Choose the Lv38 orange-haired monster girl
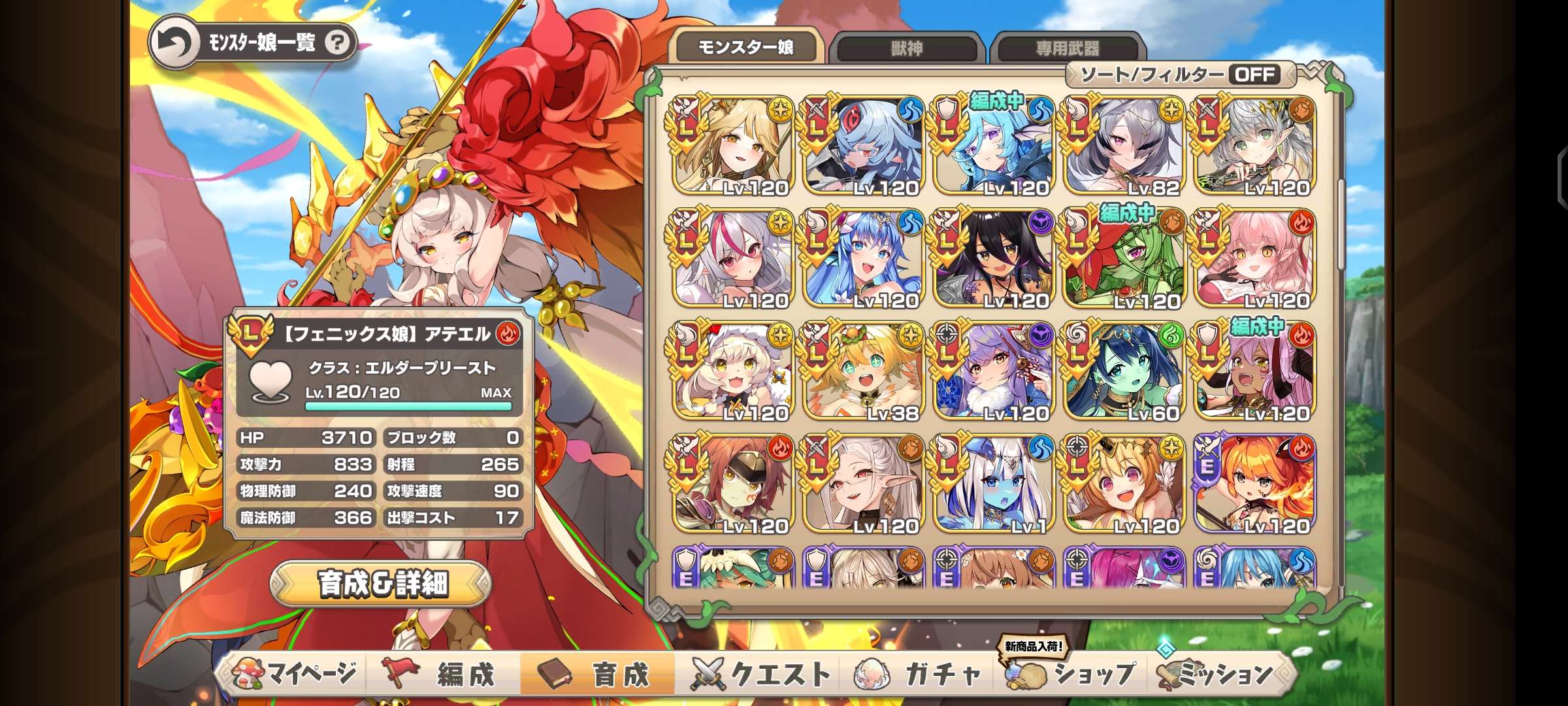The image size is (1568, 706). [x=862, y=371]
